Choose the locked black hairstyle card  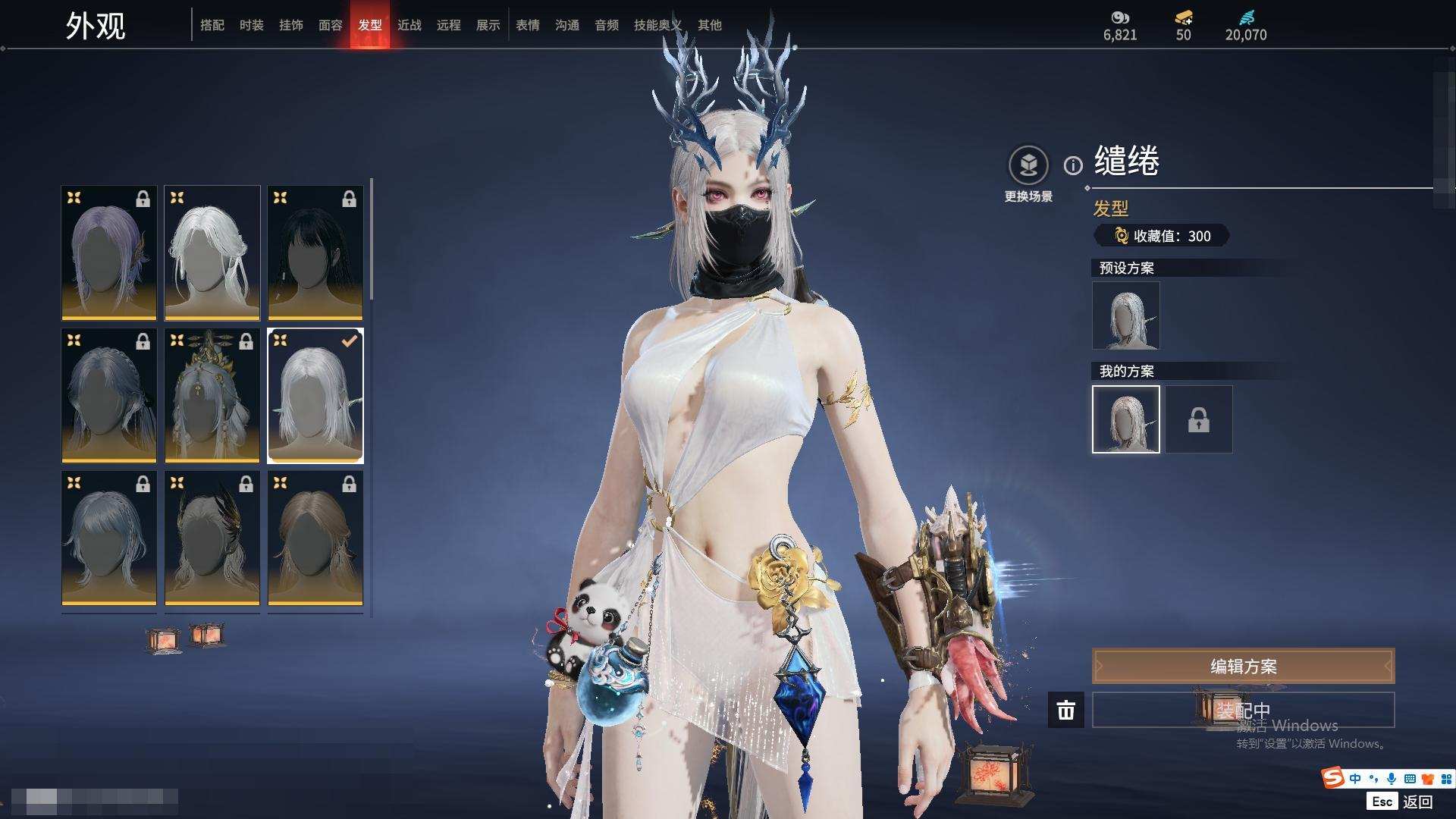coord(315,253)
